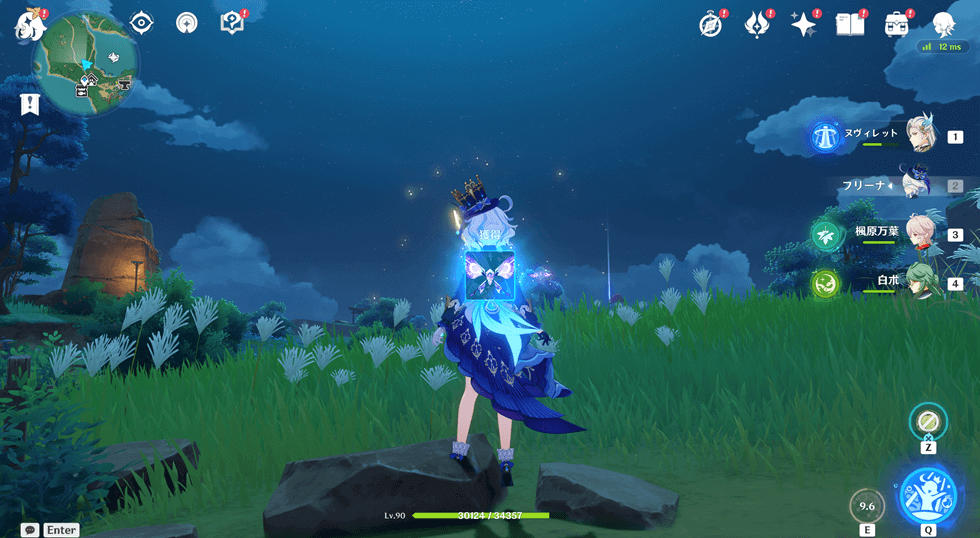Switch to party member 楓原万葉
Screen dimensions: 980x538
pyautogui.click(x=920, y=234)
